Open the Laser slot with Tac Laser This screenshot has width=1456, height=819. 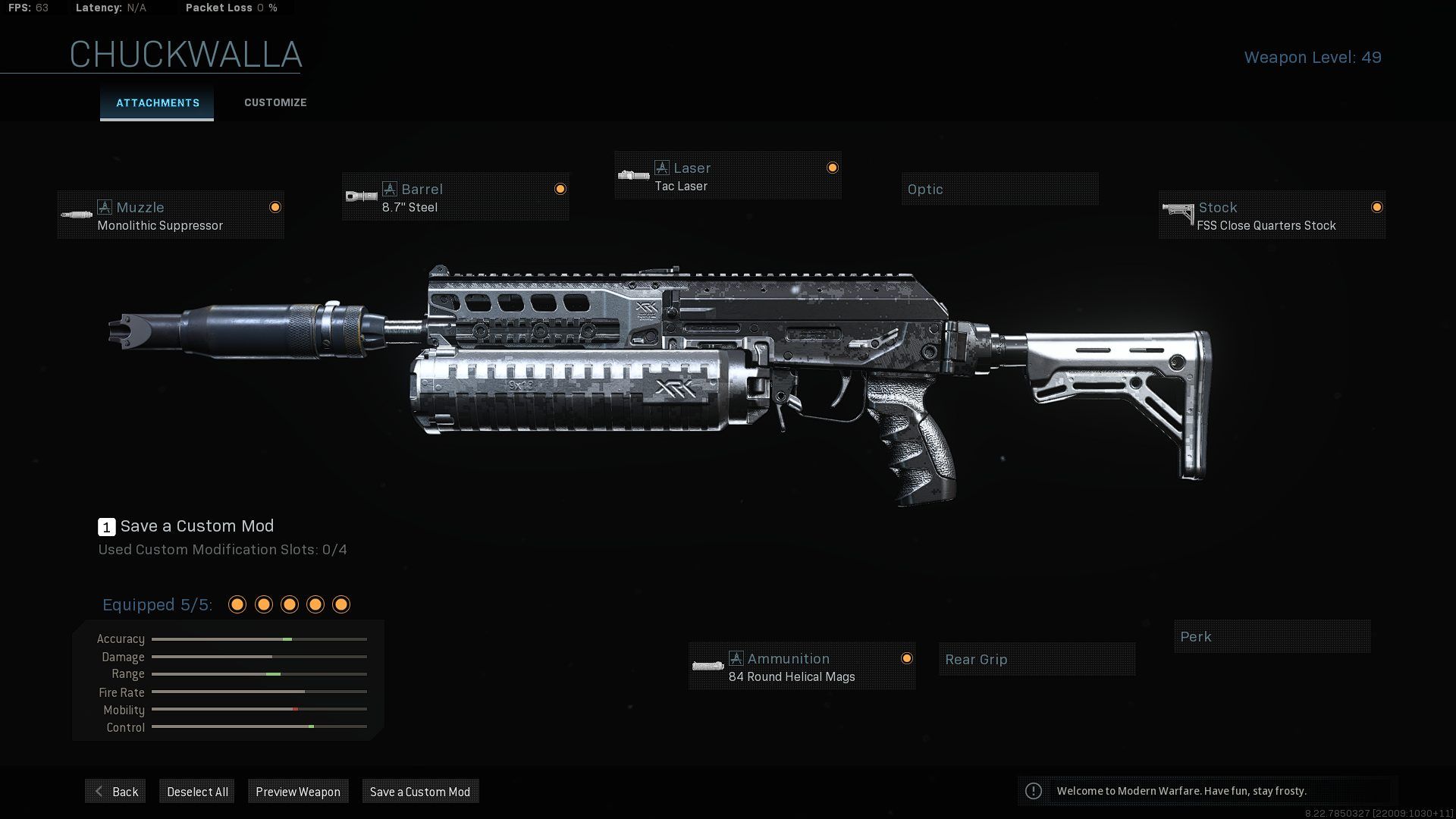726,175
